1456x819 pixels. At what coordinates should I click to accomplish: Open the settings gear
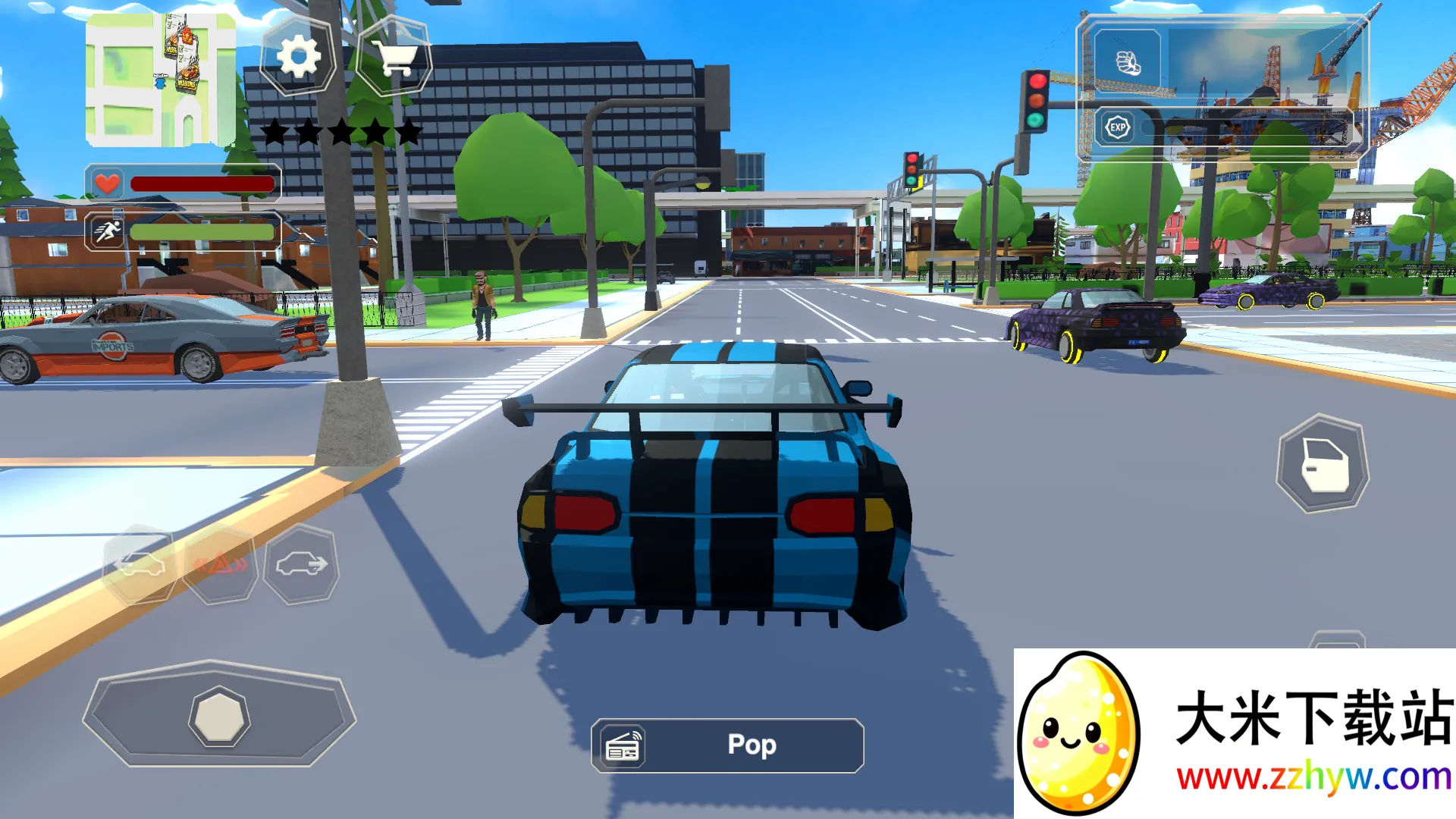tap(298, 57)
